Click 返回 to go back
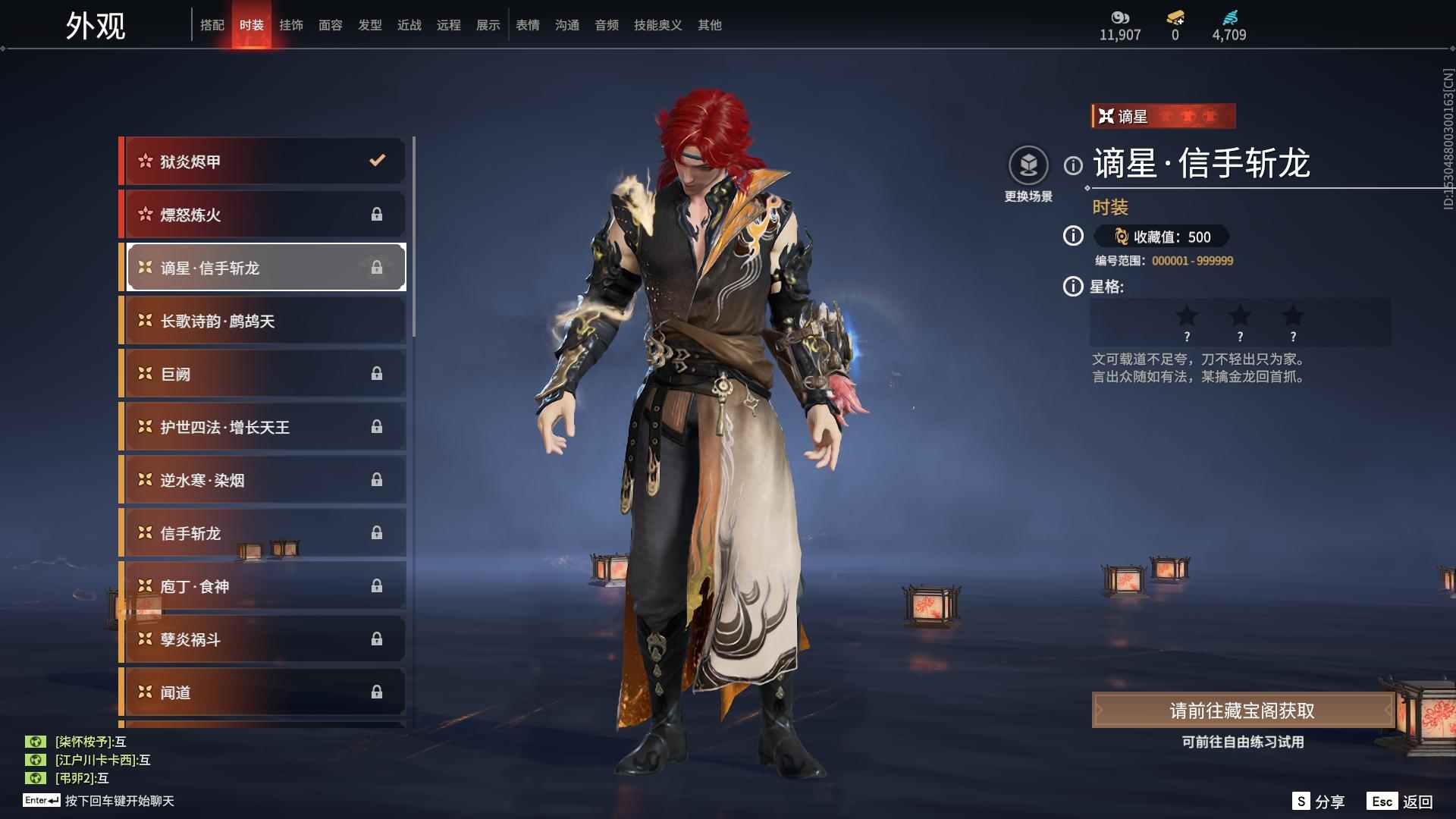Image resolution: width=1456 pixels, height=819 pixels. click(1401, 801)
